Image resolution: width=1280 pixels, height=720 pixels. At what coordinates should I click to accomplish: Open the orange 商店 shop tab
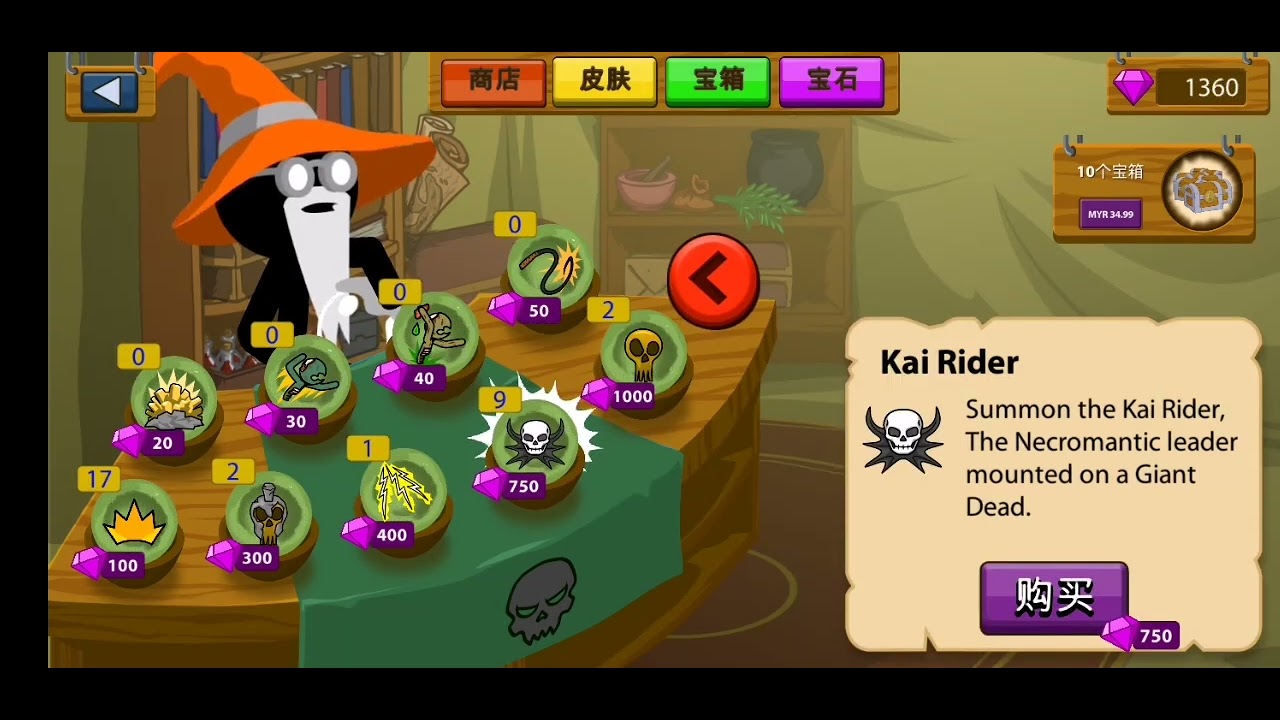[x=493, y=81]
